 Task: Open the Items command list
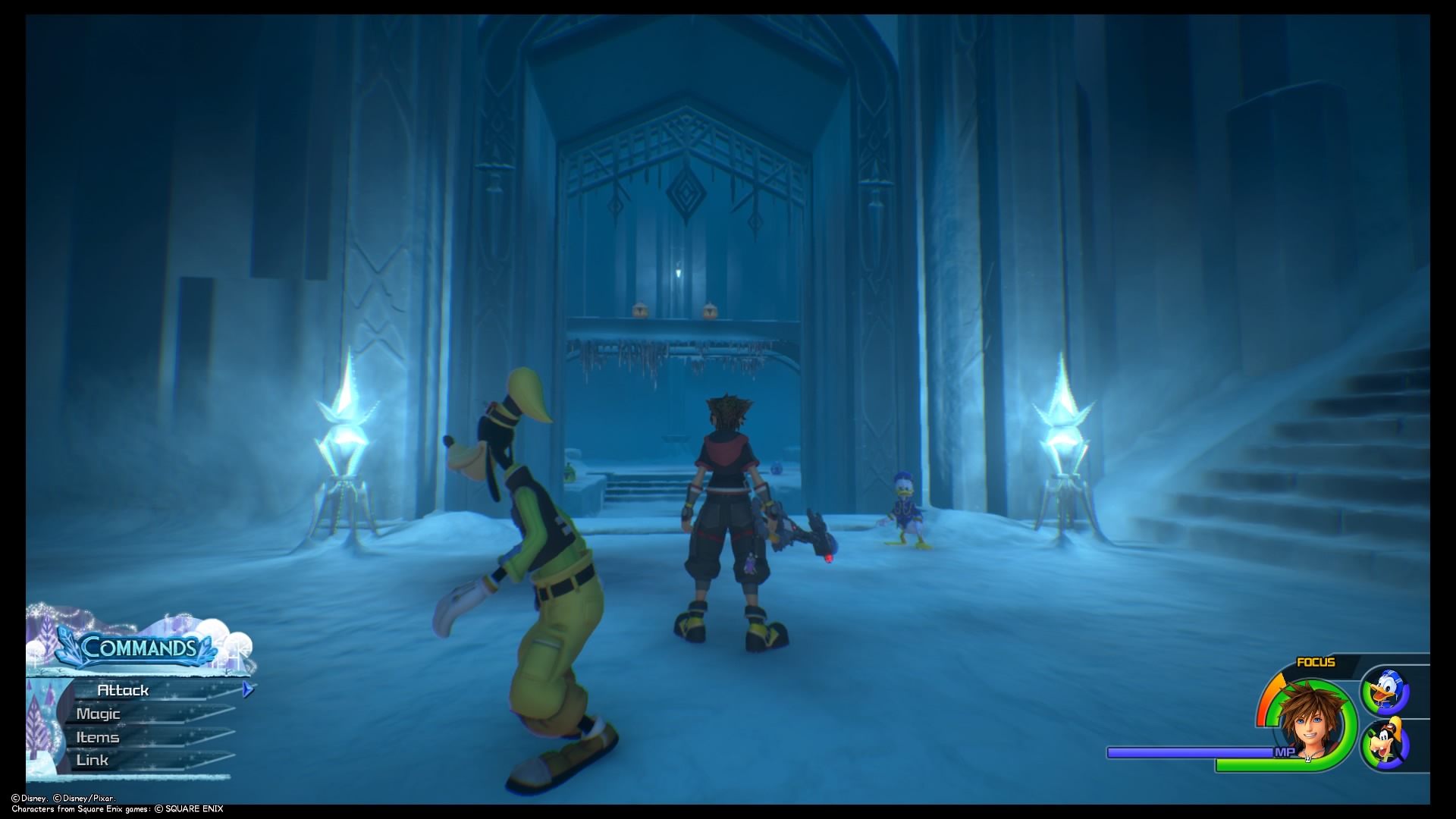97,736
